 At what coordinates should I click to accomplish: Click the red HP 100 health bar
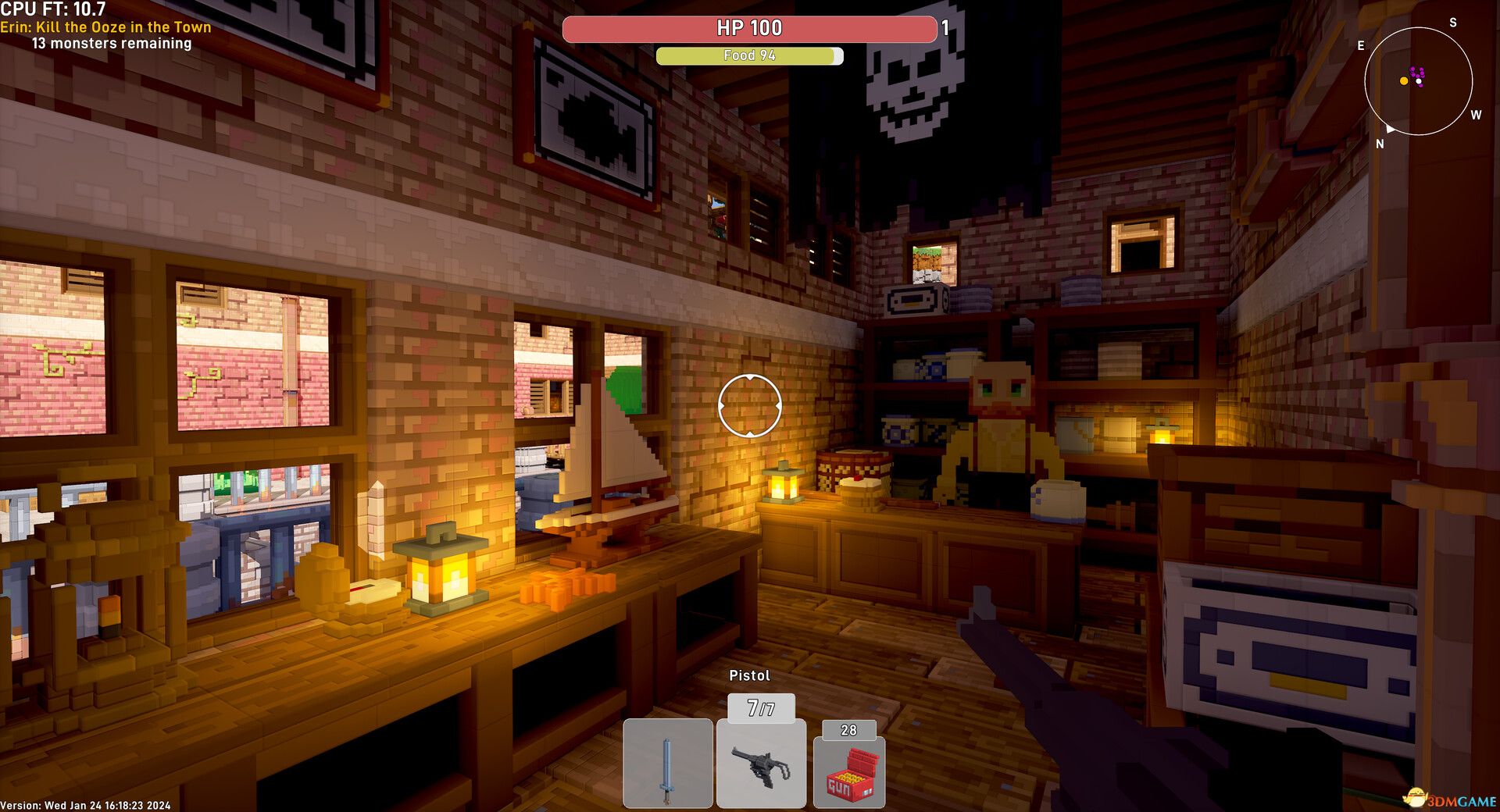748,29
